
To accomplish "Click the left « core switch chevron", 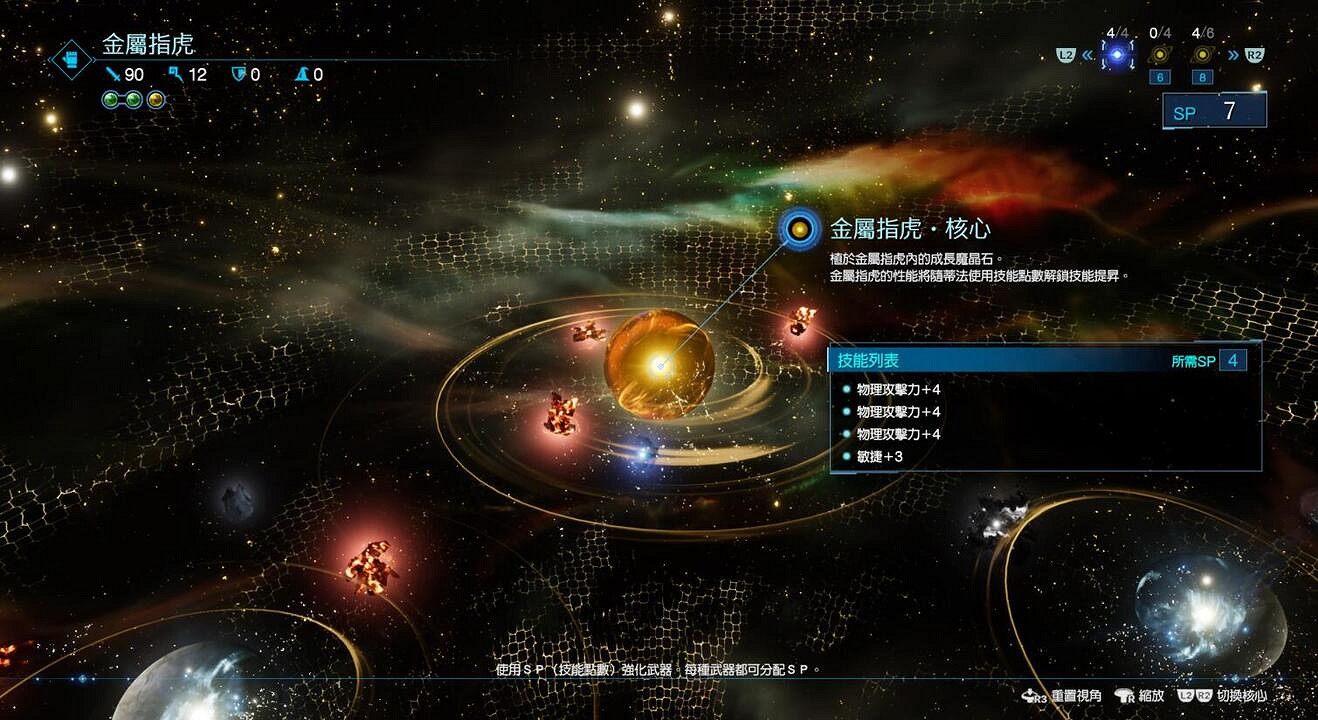I will point(1087,56).
